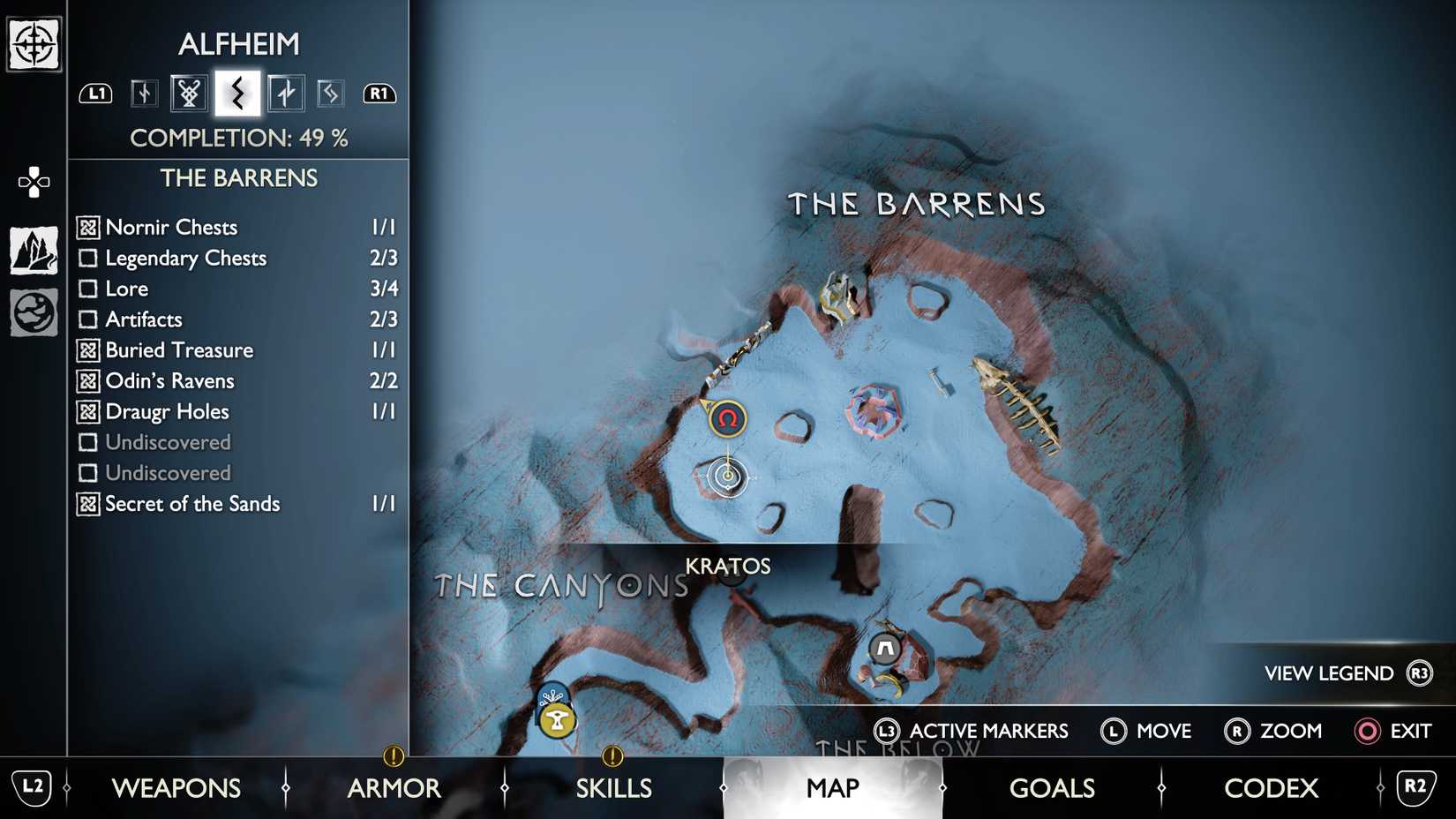Open the world globe realm view sidebar icon

(x=33, y=311)
